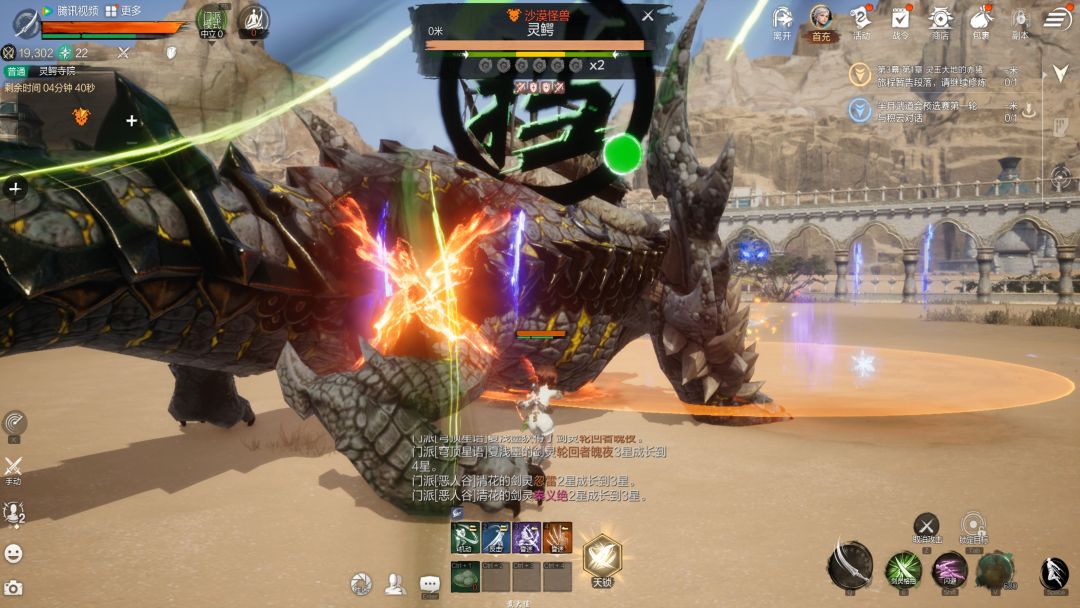Use the 机动 green skill
Image resolution: width=1080 pixels, height=608 pixels.
coord(465,537)
